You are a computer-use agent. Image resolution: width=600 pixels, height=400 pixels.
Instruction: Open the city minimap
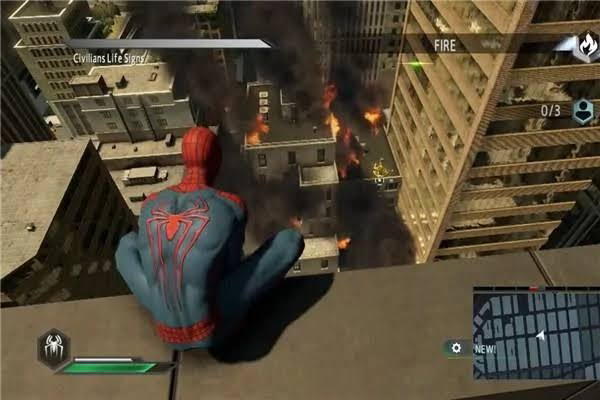[534, 334]
